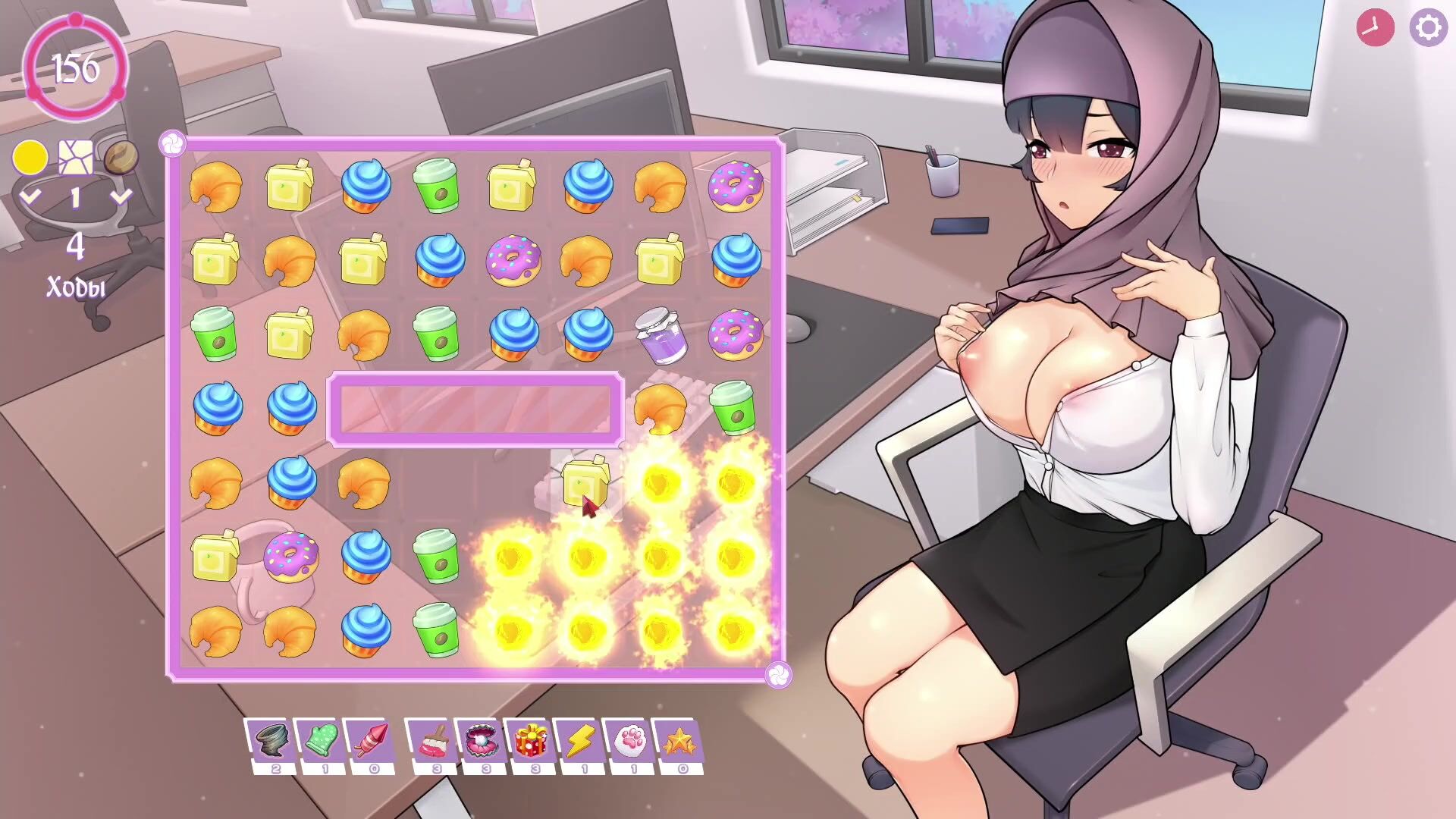
Task: Use the tornado booster
Action: (271, 740)
